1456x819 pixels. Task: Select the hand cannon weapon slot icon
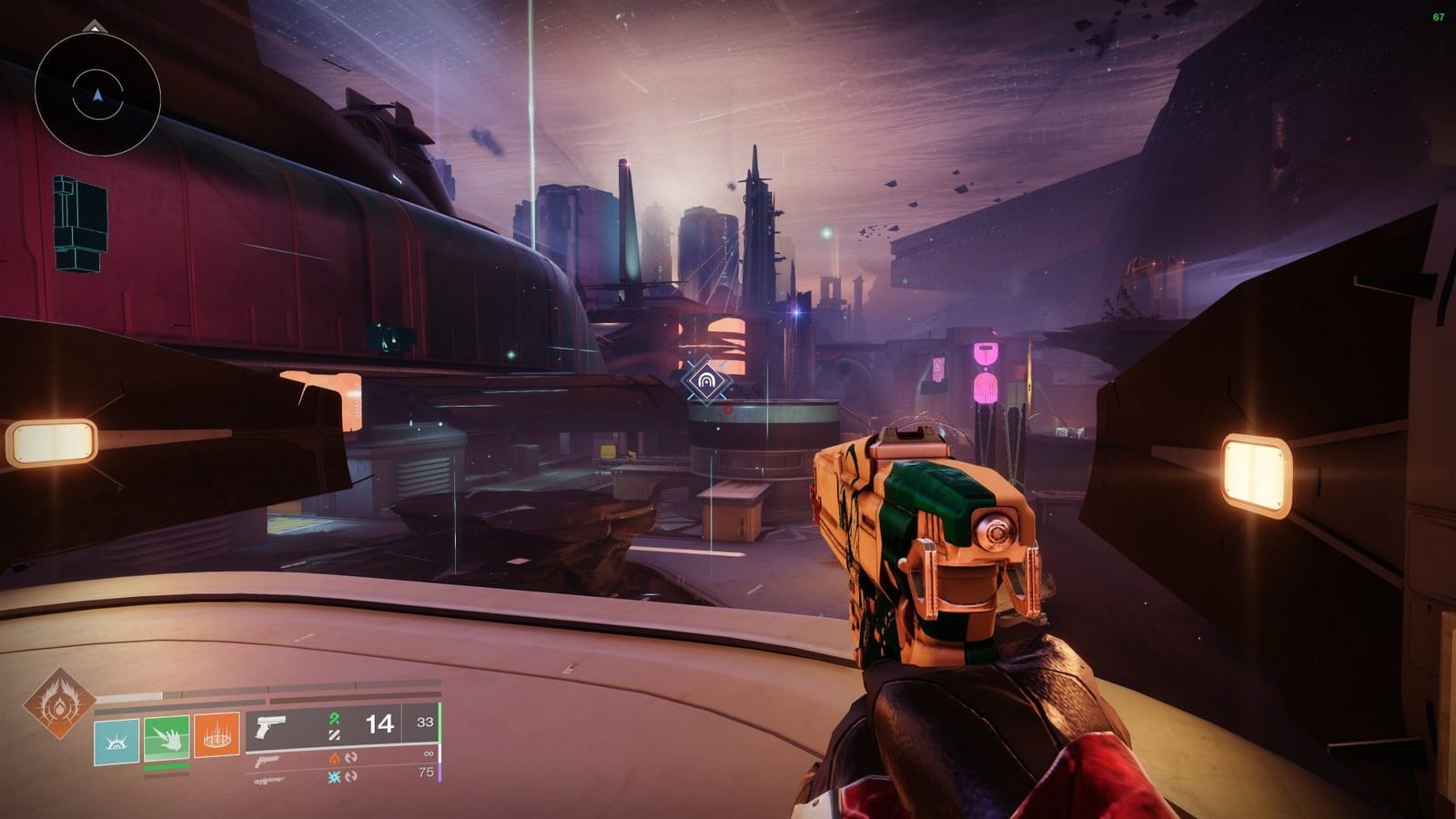[x=269, y=728]
